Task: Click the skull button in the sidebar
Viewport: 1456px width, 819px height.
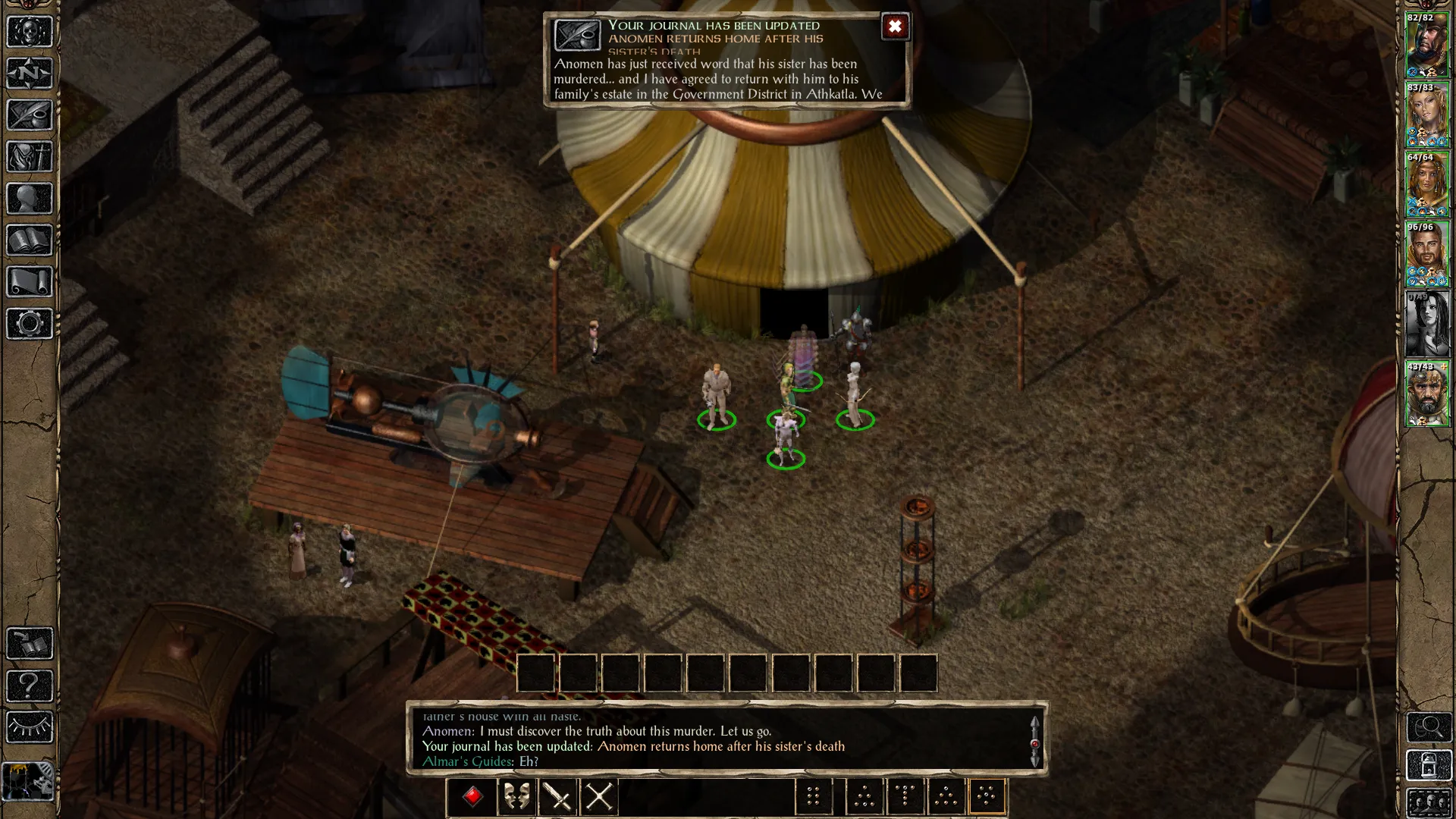Action: [30, 32]
